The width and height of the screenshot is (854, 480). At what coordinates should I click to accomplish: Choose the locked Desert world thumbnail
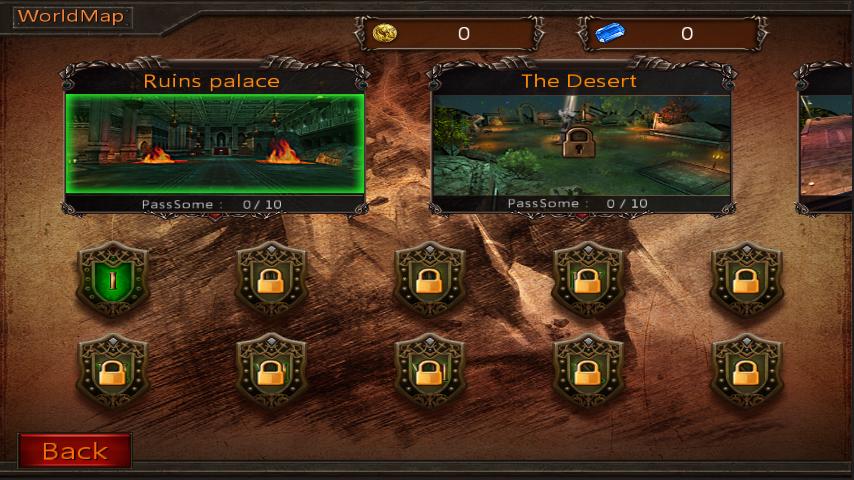coord(579,143)
